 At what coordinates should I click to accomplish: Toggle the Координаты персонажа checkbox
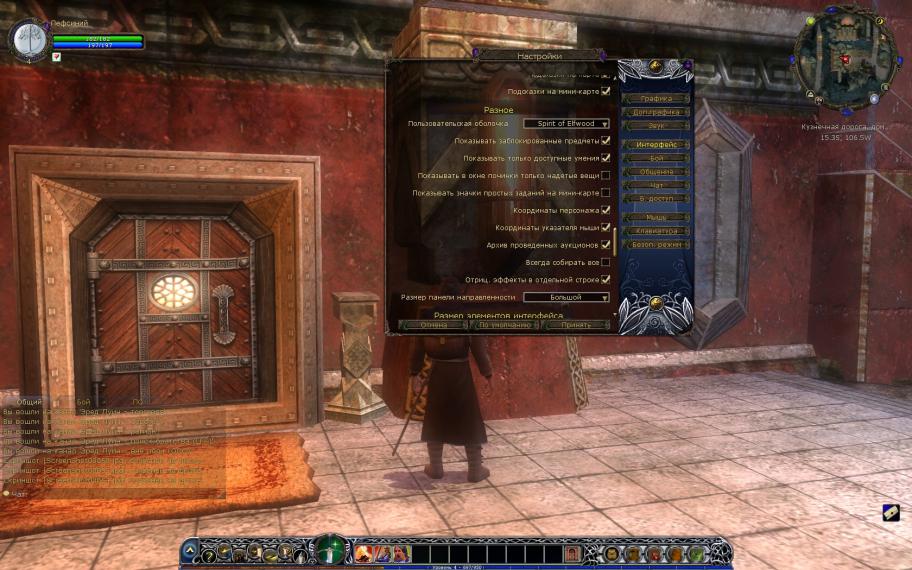[606, 210]
